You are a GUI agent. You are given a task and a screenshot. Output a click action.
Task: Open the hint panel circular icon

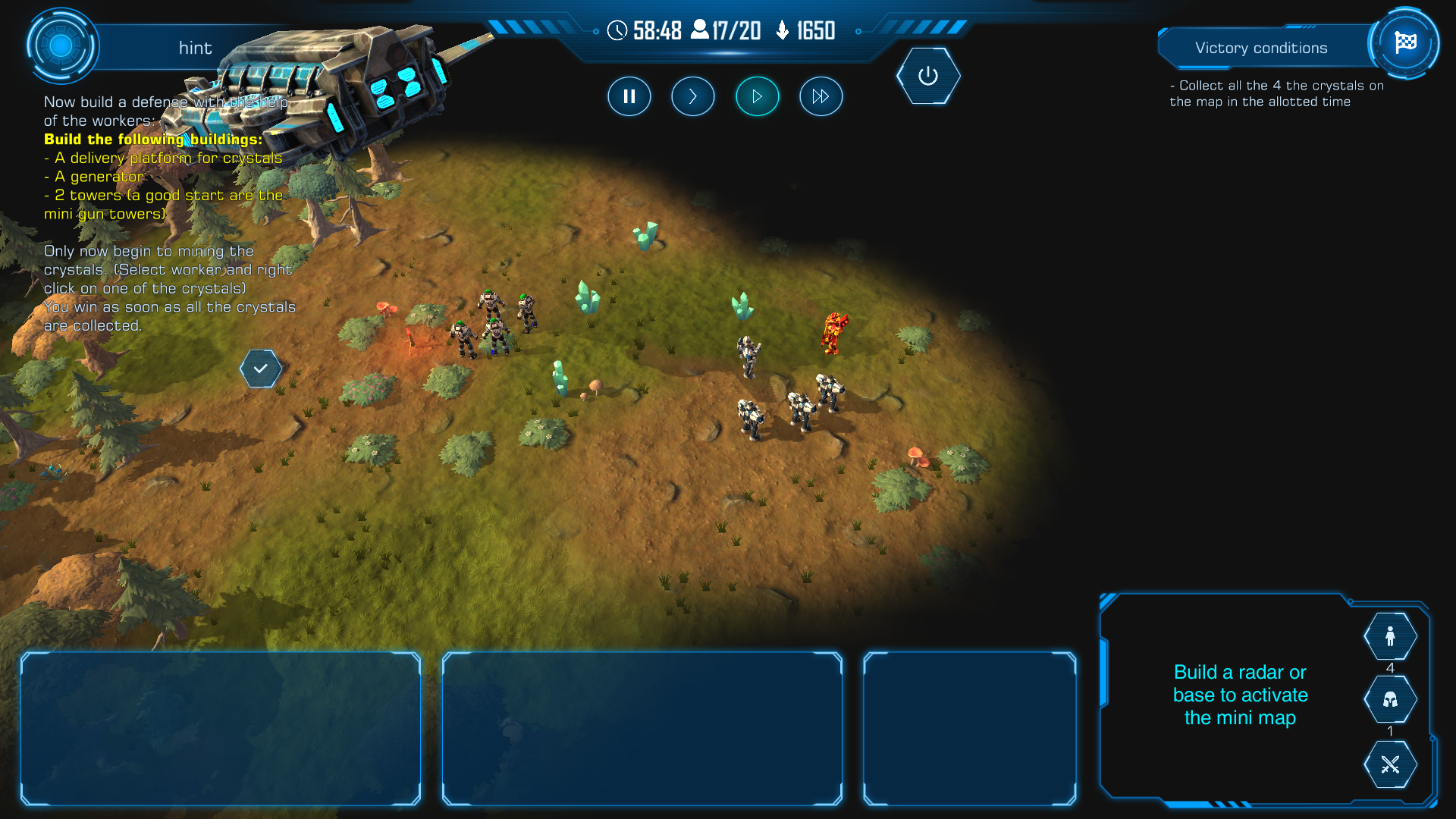click(x=61, y=46)
